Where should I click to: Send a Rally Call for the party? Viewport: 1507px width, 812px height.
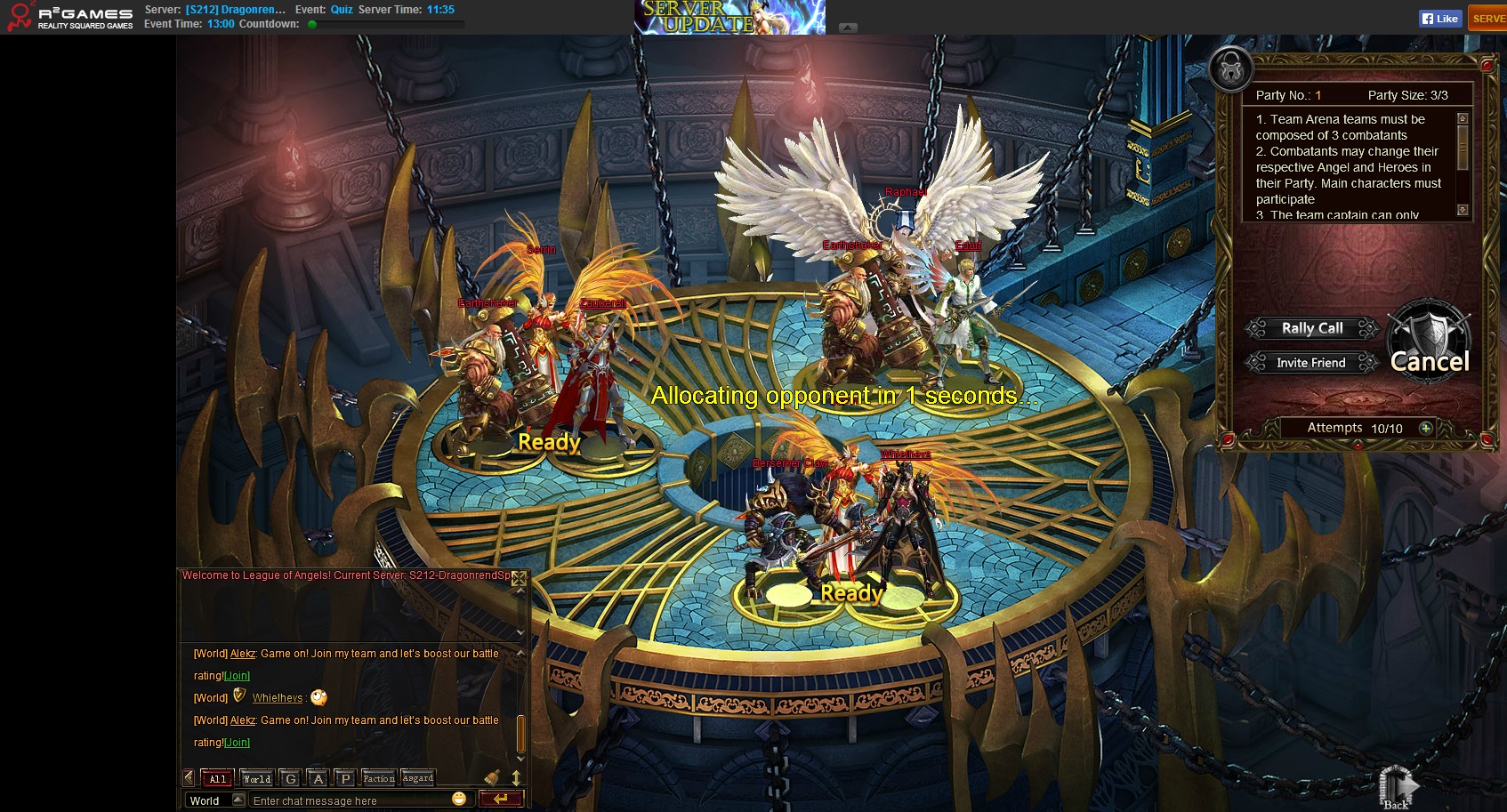click(x=1312, y=328)
